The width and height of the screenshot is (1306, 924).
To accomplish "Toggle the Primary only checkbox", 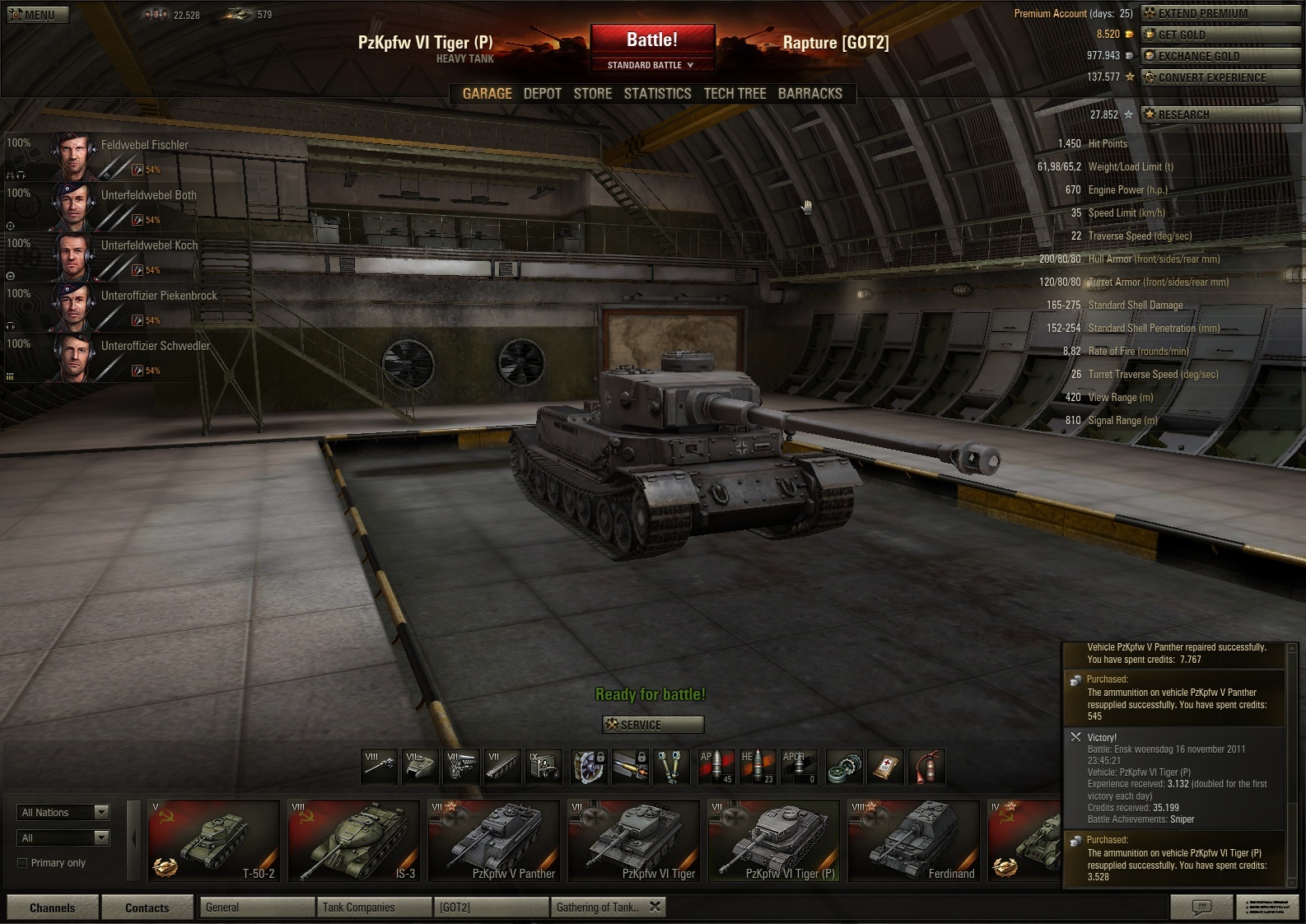I will [22, 863].
